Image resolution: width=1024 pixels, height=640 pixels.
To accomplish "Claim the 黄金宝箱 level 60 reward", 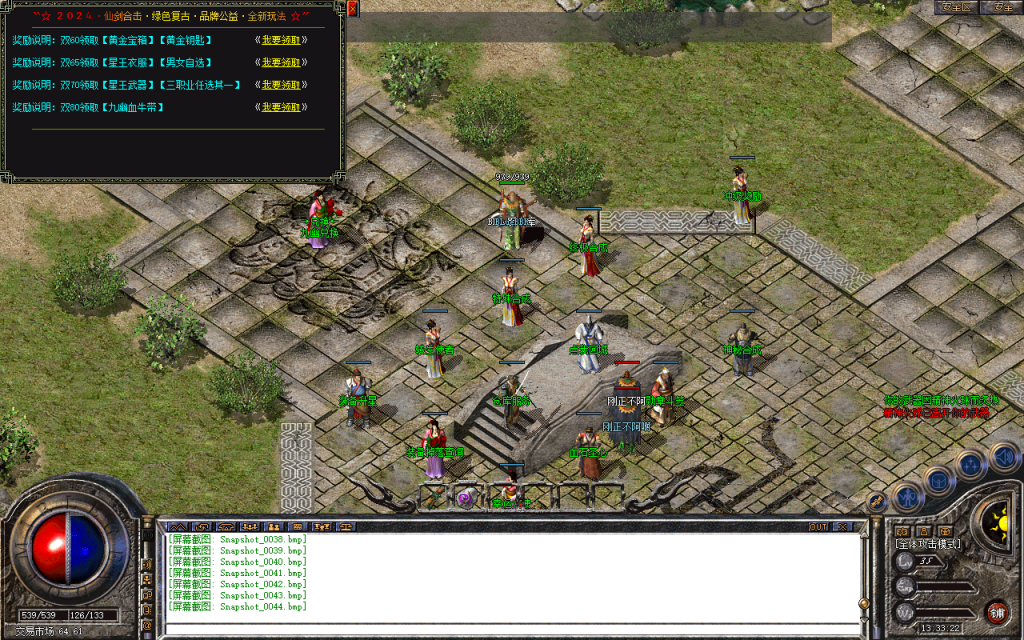I will (281, 40).
